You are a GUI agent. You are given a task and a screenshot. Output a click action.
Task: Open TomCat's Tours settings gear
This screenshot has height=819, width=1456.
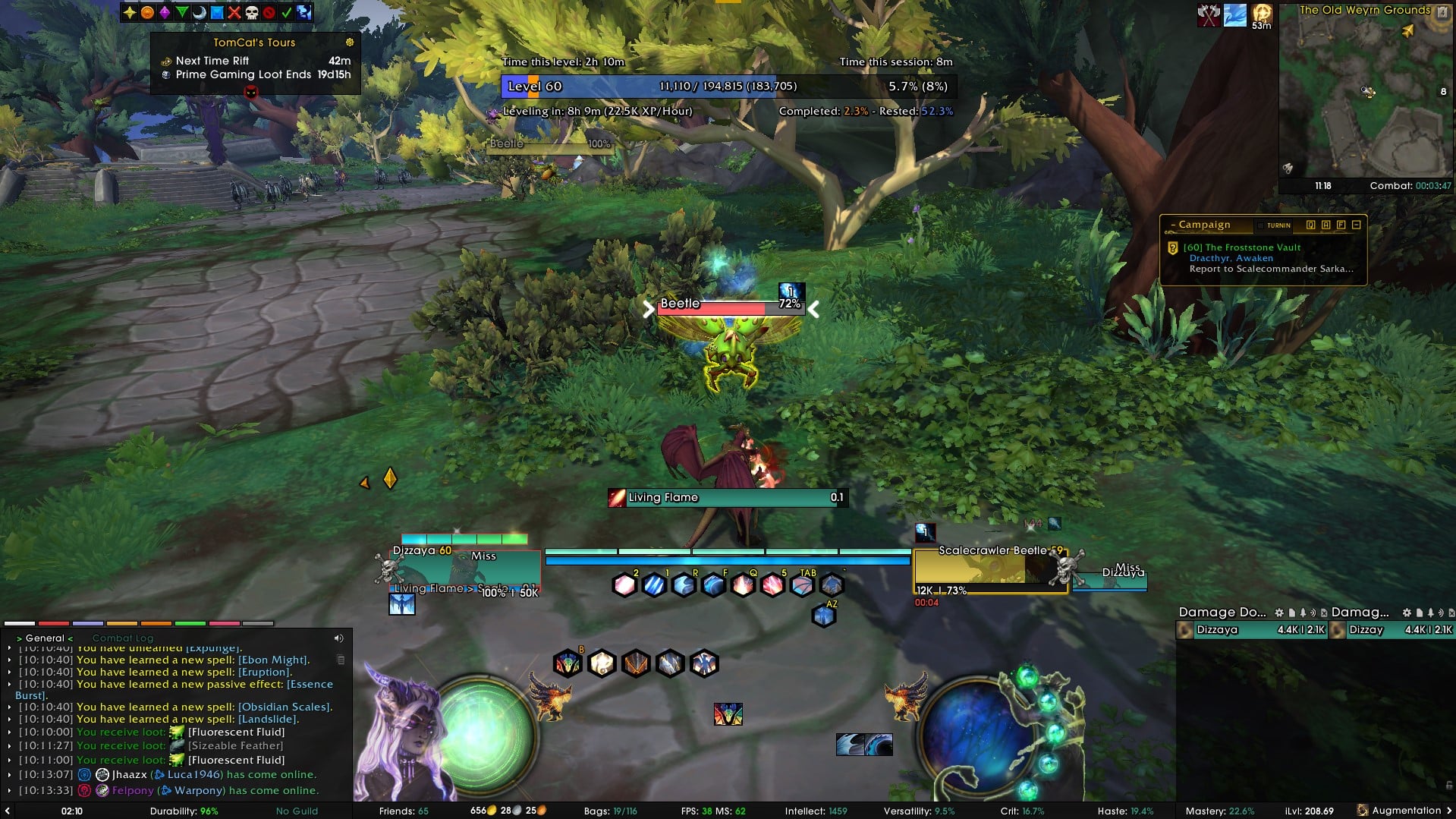(x=350, y=43)
